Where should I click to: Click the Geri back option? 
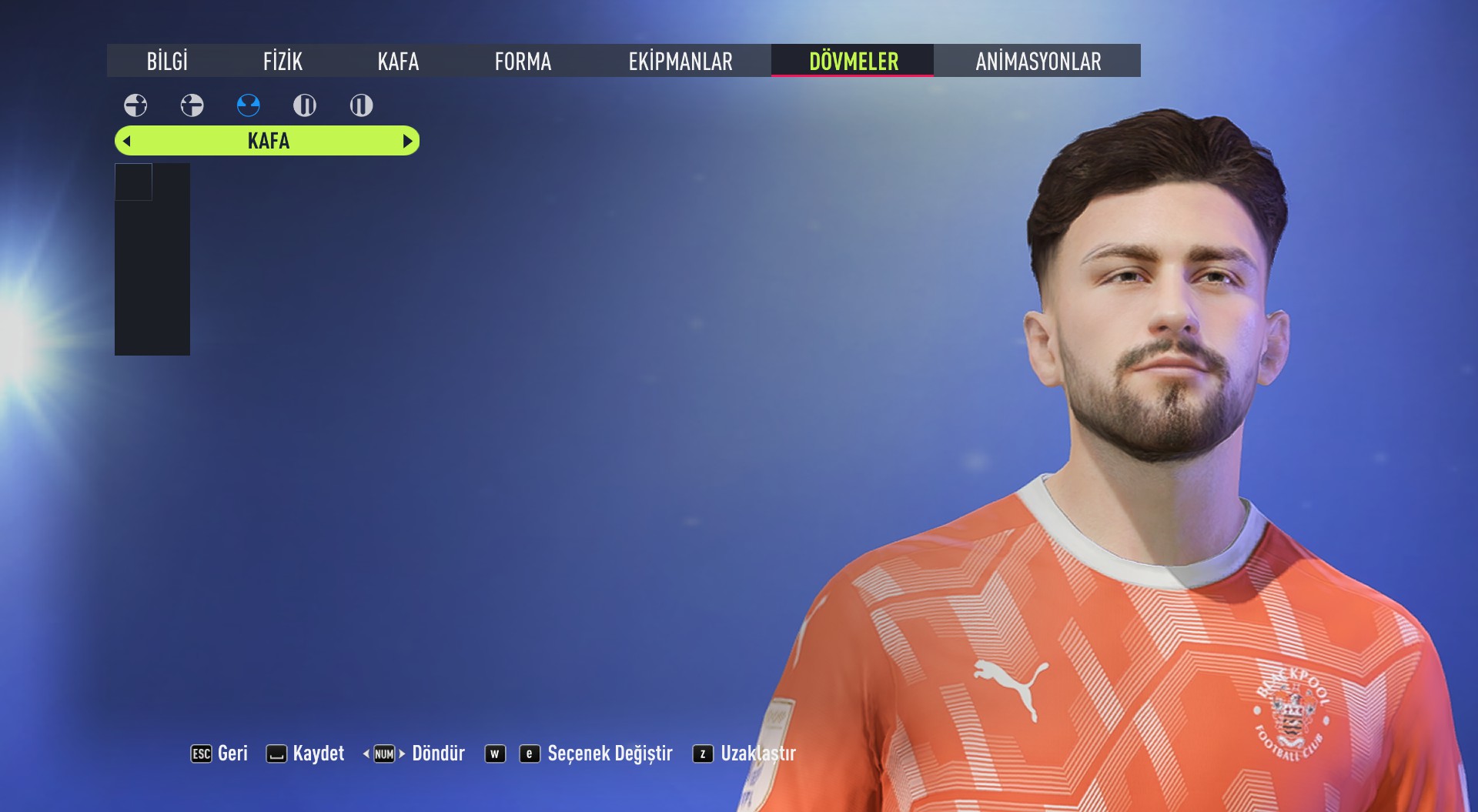click(x=232, y=754)
